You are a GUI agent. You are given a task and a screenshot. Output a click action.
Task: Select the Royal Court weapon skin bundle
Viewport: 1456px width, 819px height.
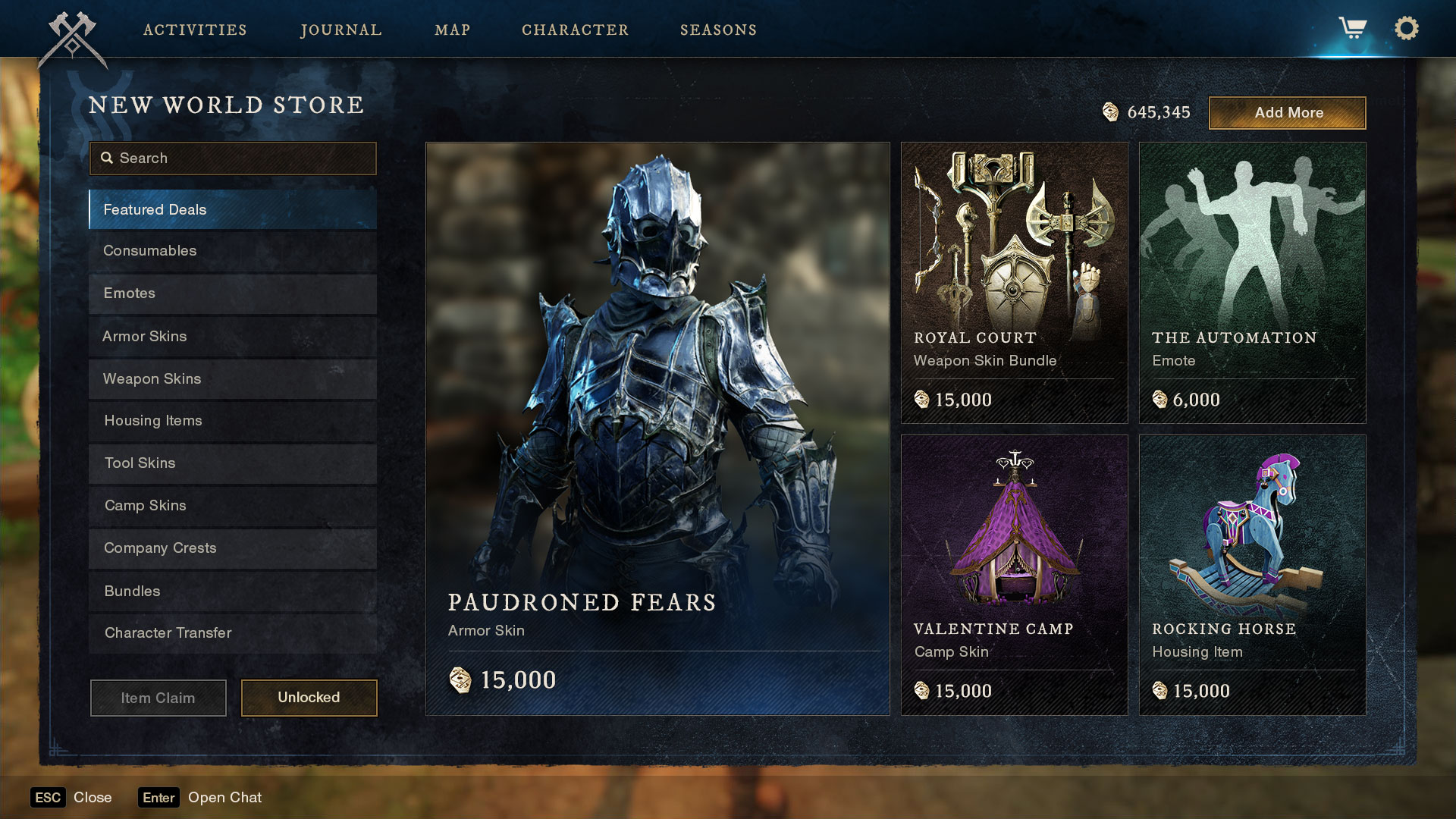pos(1014,282)
